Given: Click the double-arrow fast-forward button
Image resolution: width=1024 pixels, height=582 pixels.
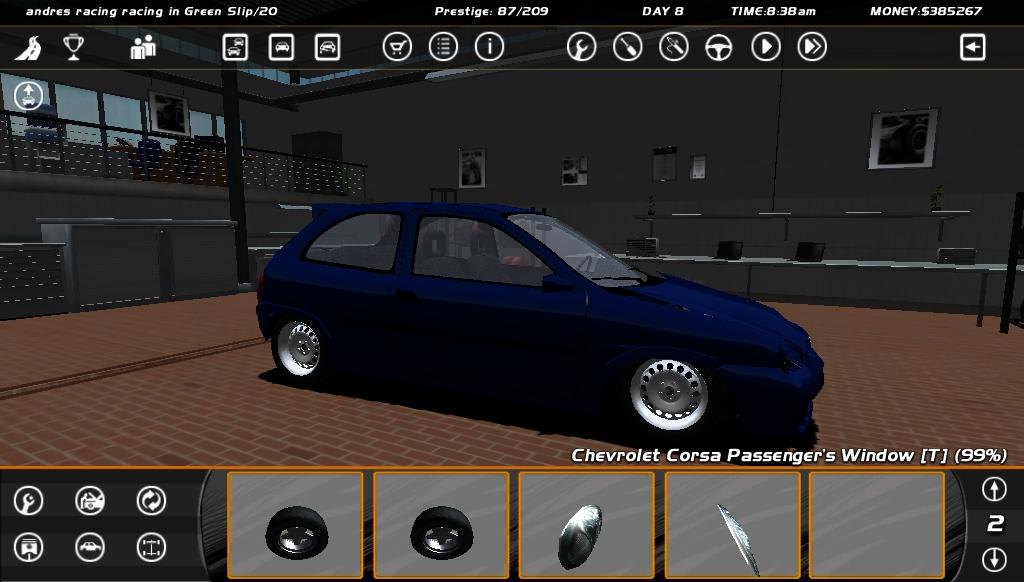Looking at the screenshot, I should pyautogui.click(x=812, y=47).
